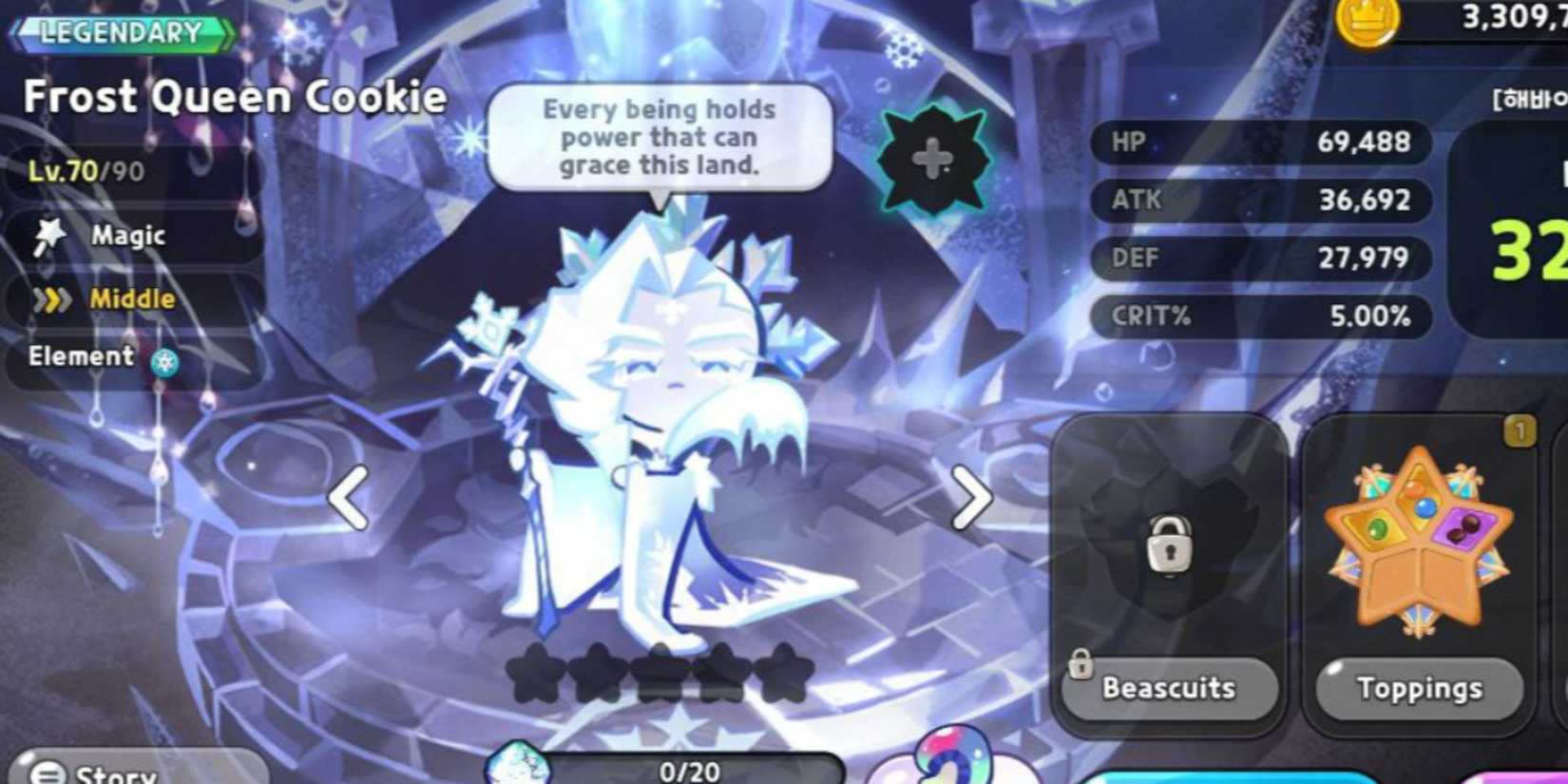Toggle the small lock below the Beascuit slot
Viewport: 1568px width, 784px height.
click(x=1083, y=665)
